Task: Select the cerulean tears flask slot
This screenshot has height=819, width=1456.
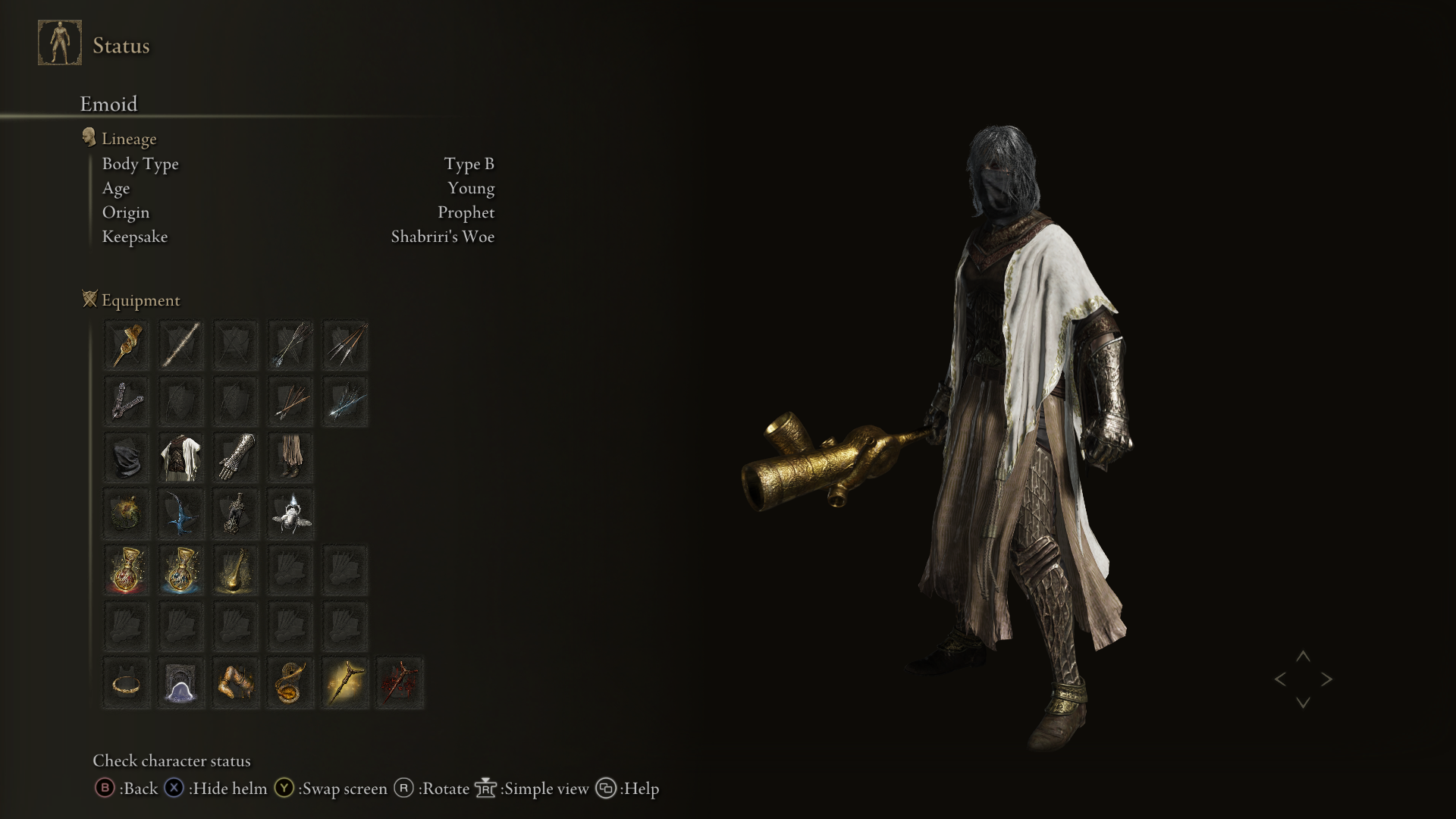Action: click(x=181, y=570)
